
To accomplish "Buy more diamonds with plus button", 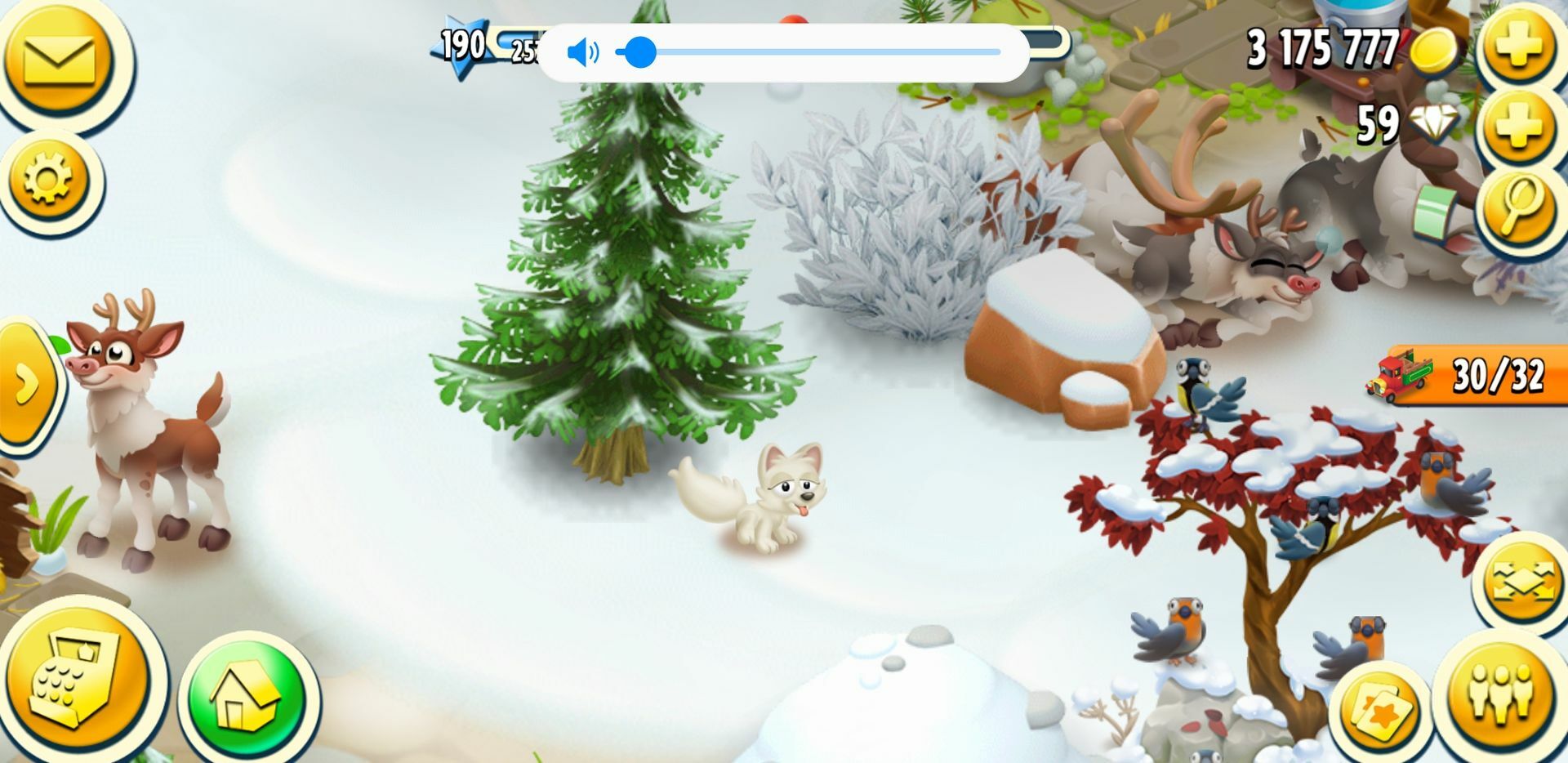I will (1518, 125).
